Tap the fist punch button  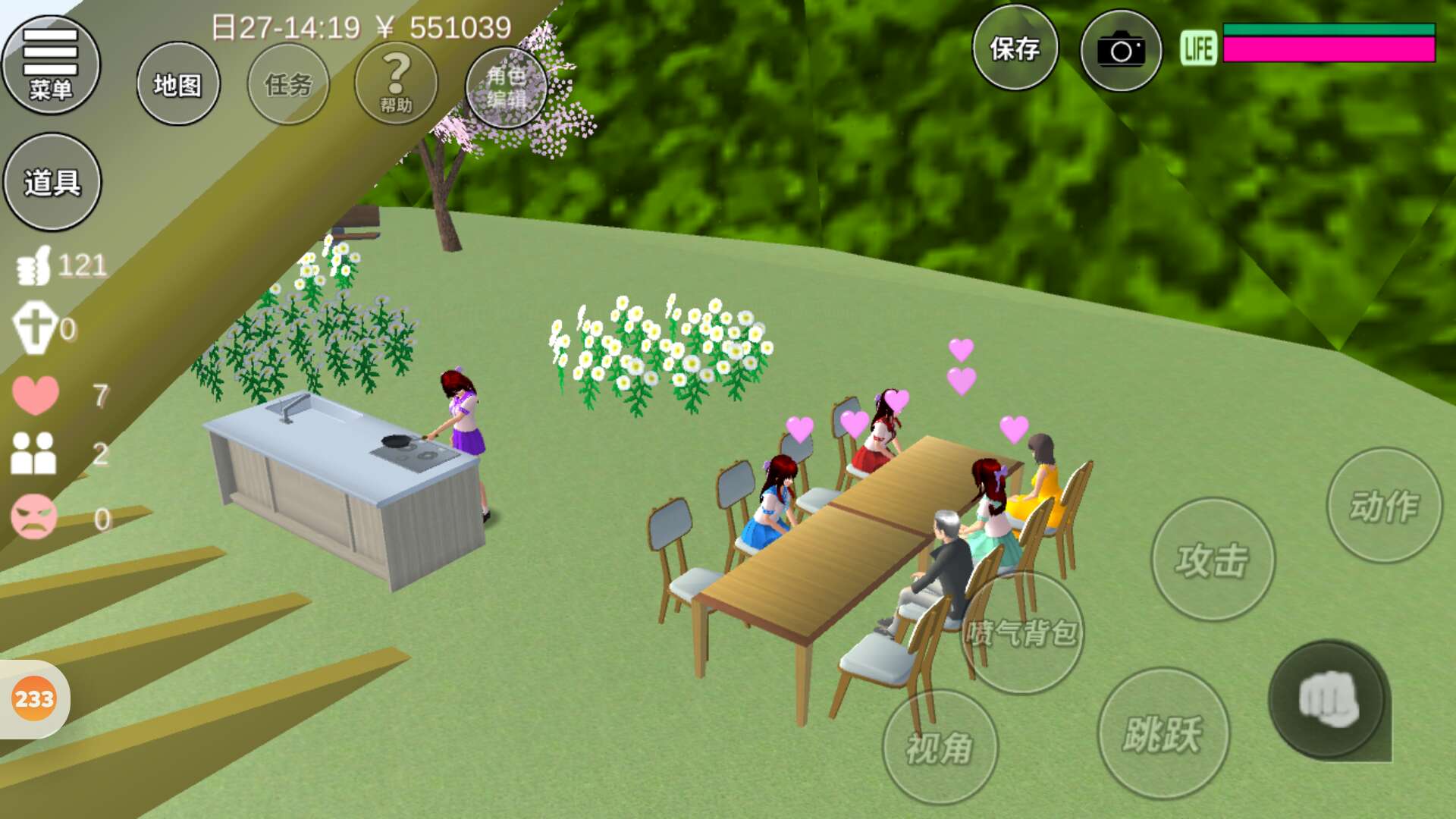click(1329, 701)
